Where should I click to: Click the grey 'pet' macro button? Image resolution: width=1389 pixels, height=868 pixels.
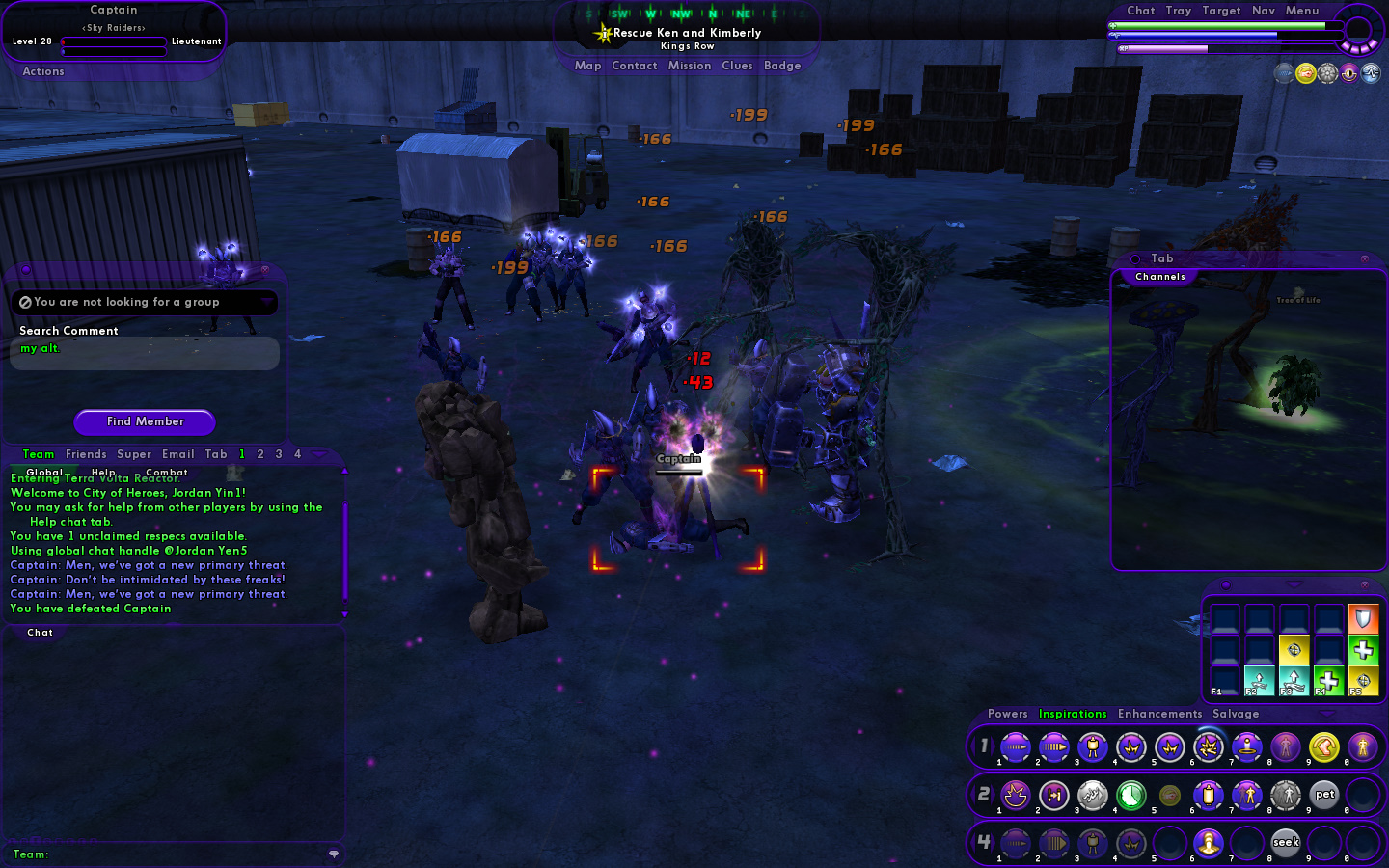(x=1324, y=795)
